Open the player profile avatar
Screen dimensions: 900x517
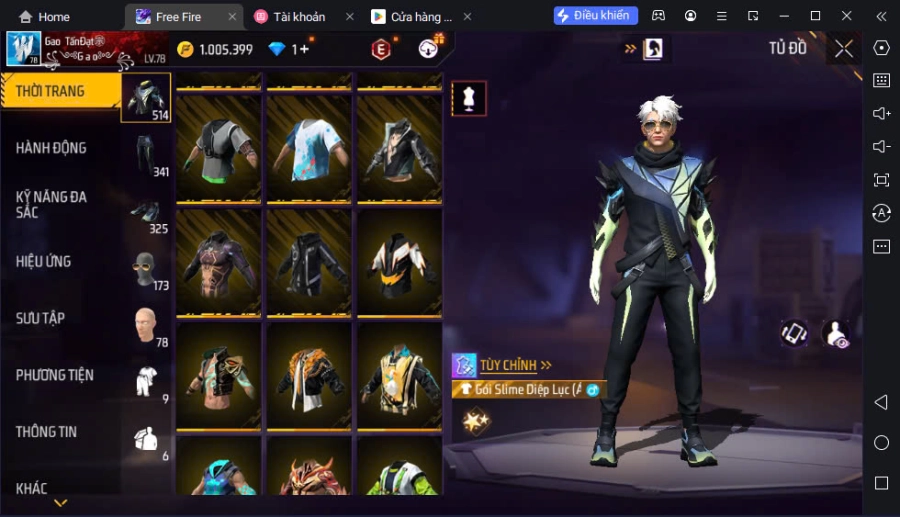[x=23, y=49]
